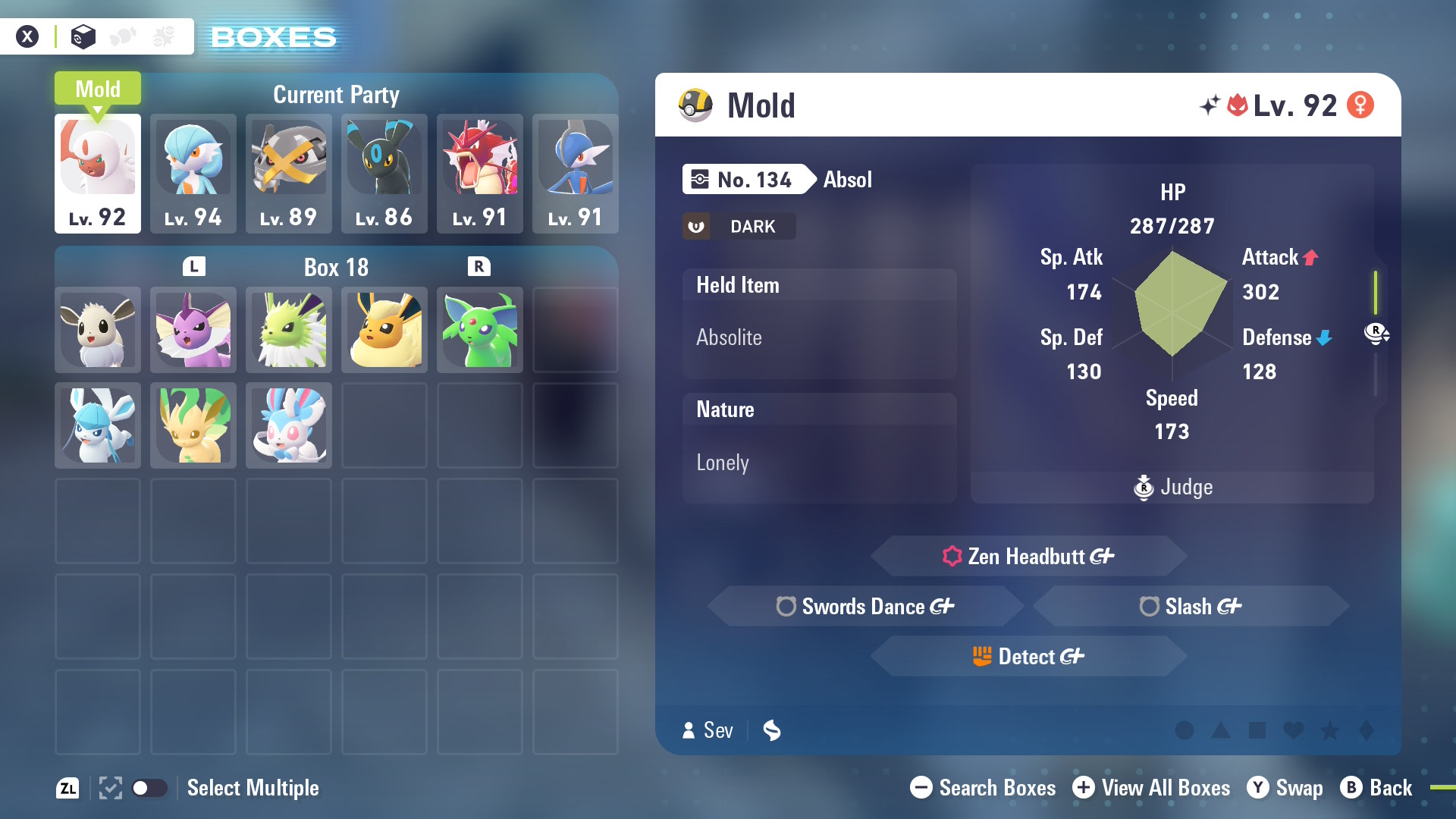Pick Leafeon from Box 18
This screenshot has height=819, width=1456.
point(193,425)
